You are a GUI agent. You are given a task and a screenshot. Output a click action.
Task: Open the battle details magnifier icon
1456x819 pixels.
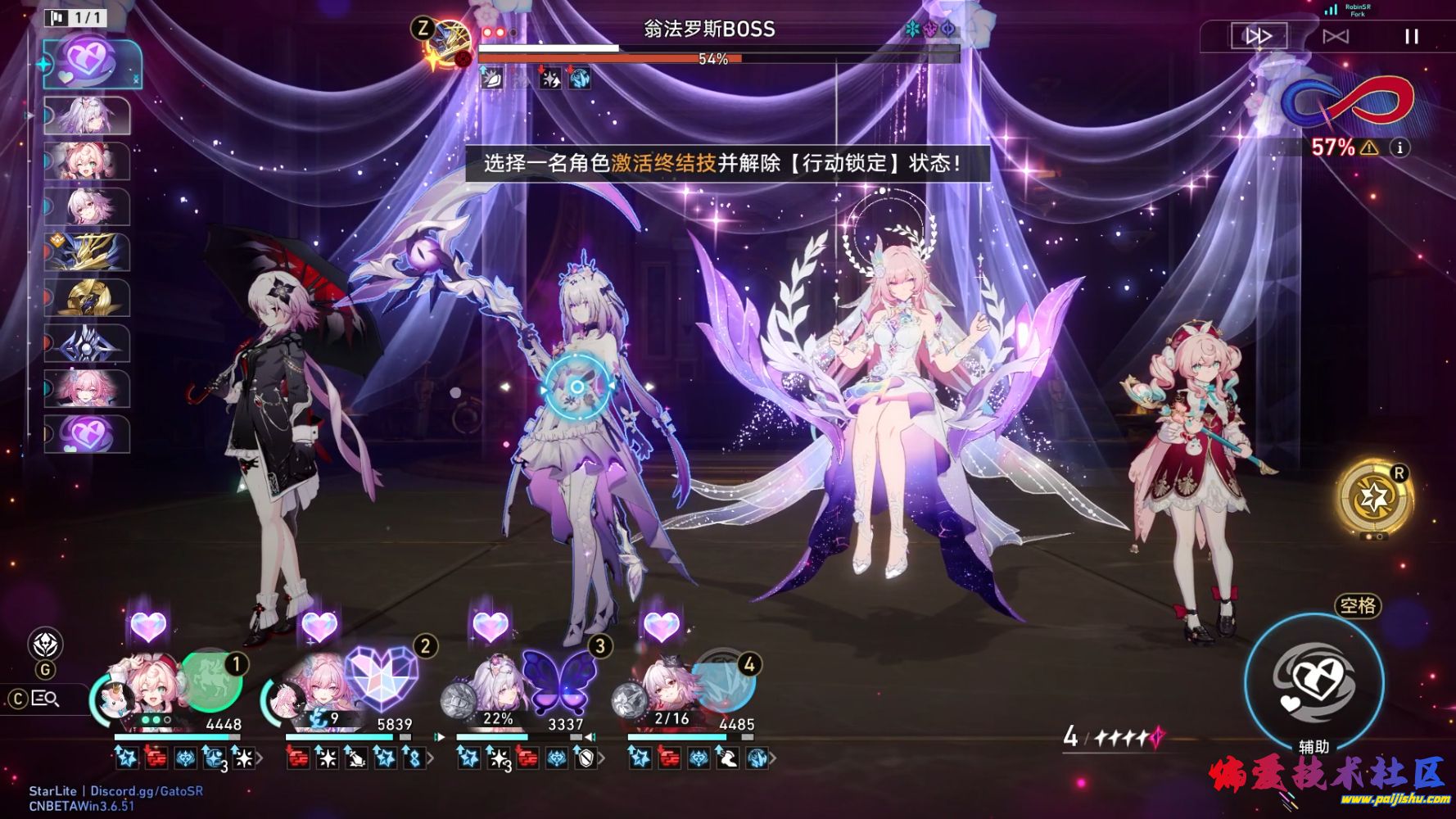pyautogui.click(x=45, y=699)
